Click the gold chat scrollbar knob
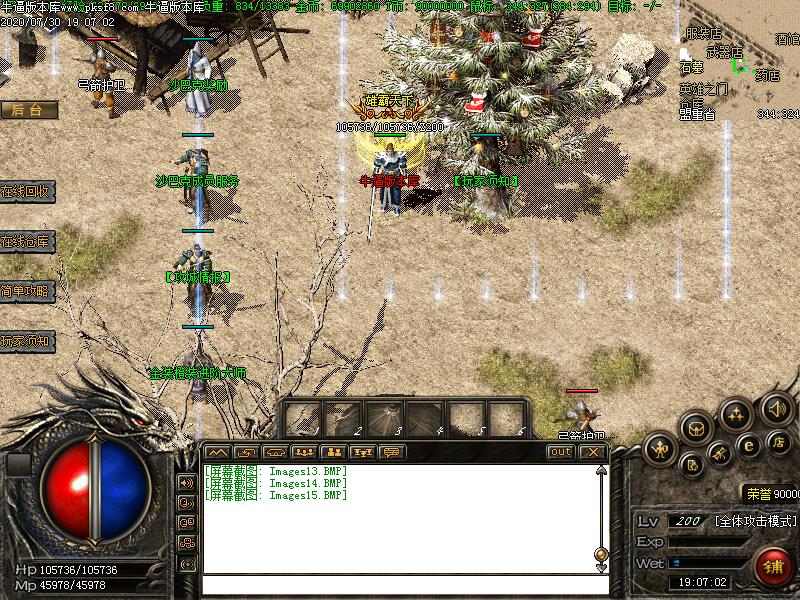Screen dimensions: 800x600 click(601, 554)
